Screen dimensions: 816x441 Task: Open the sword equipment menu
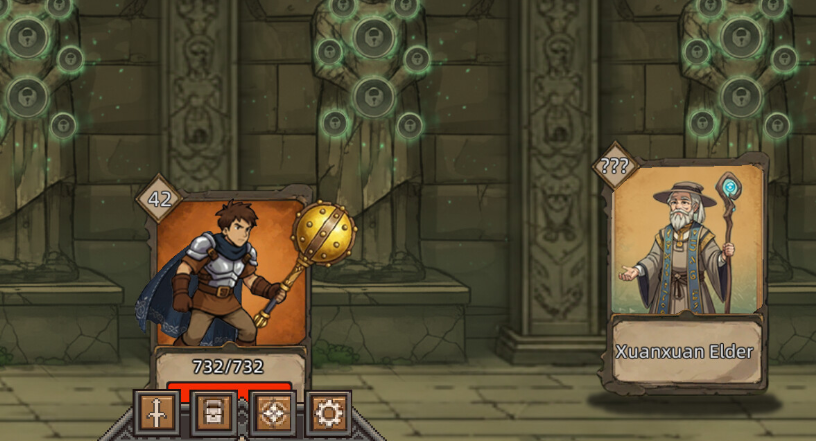point(157,412)
